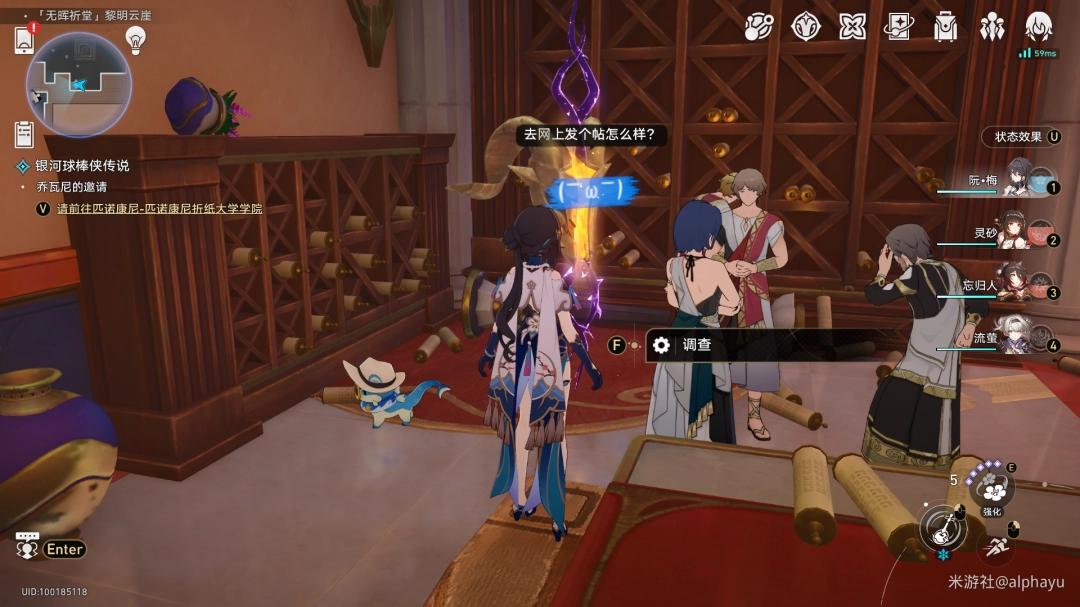Image resolution: width=1080 pixels, height=607 pixels.
Task: Open the molecule-shaped icon in top bar
Action: [759, 27]
